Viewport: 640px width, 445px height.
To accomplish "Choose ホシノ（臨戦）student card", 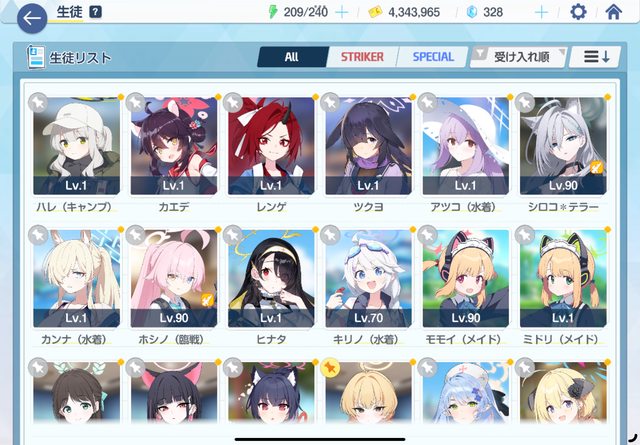I will pos(170,278).
